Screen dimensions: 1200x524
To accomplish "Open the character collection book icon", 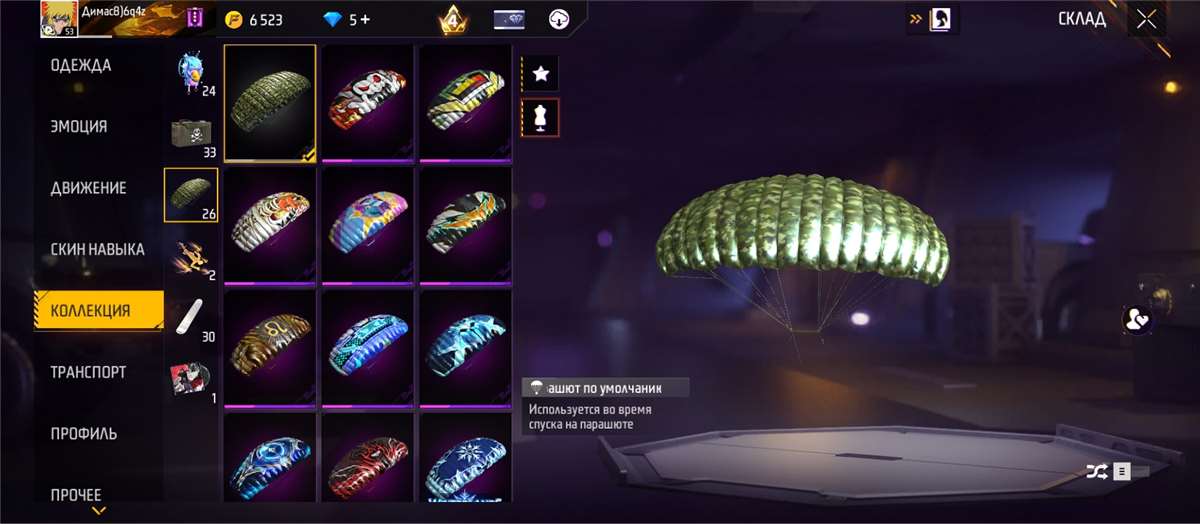I will 941,19.
